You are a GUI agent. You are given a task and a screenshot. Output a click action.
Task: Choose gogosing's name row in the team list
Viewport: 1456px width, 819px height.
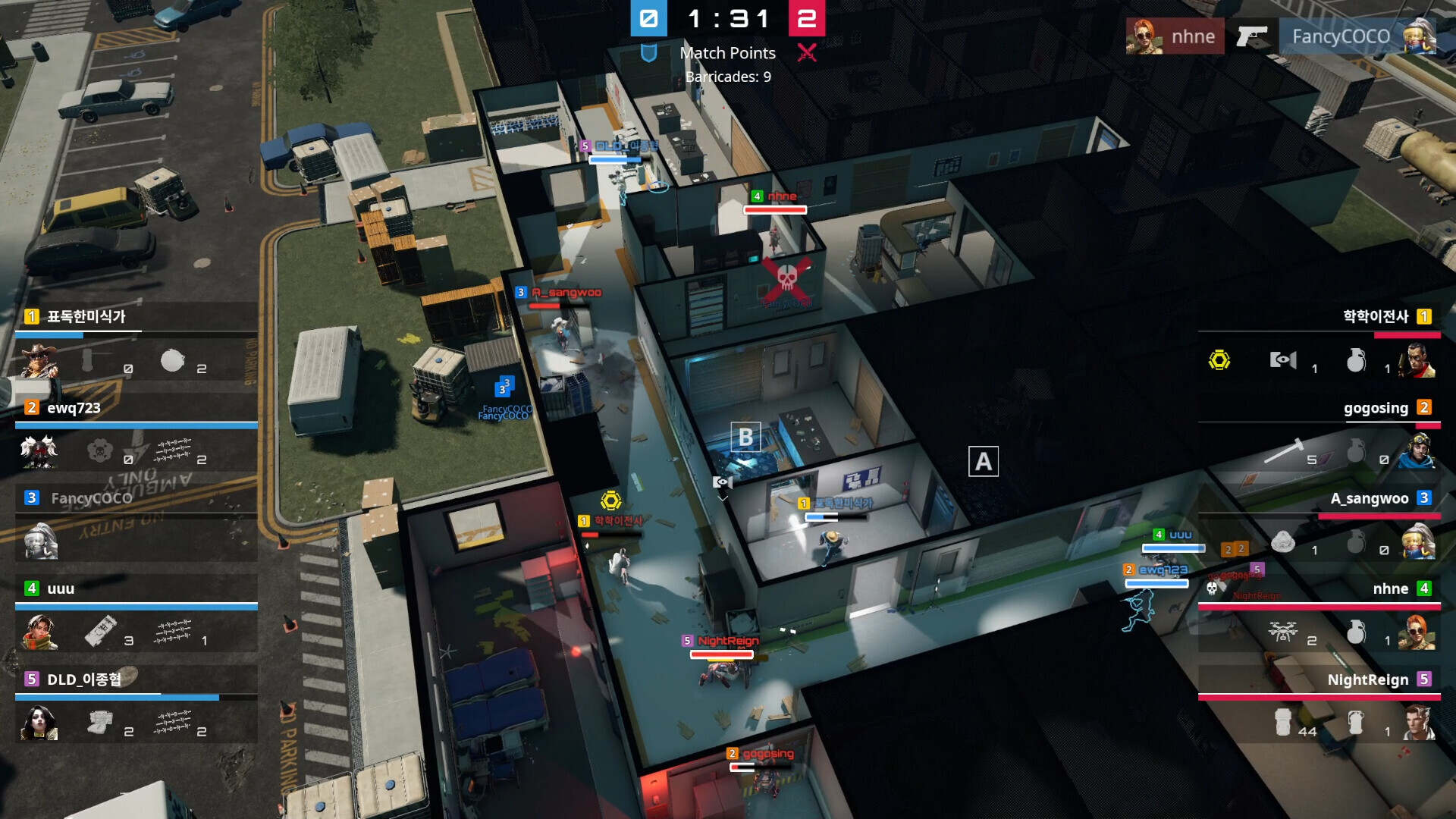click(x=1376, y=408)
